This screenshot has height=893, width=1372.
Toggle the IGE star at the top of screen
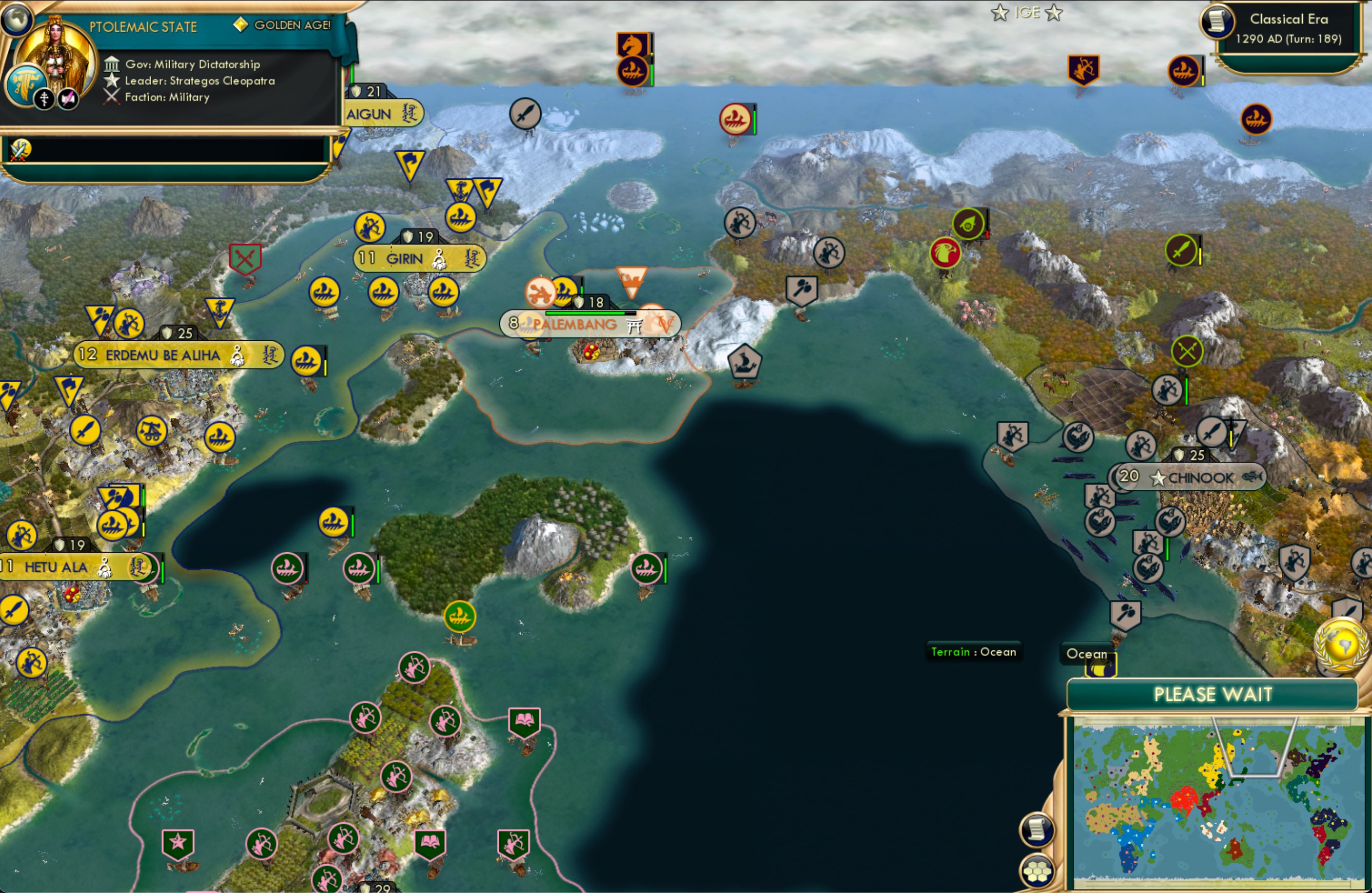click(x=999, y=13)
